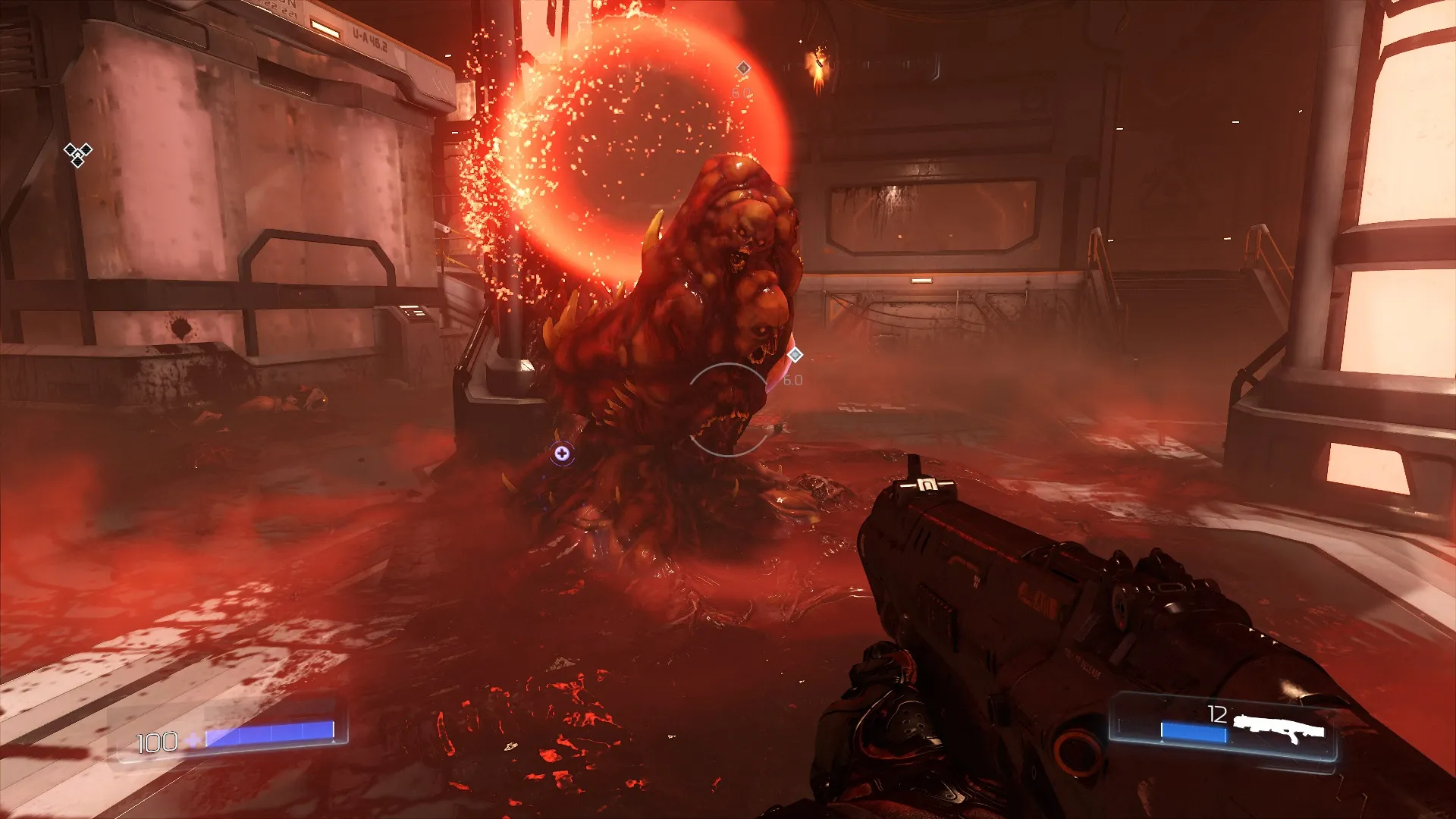Select the diamond waypoint atop the fiery ring
The width and height of the screenshot is (1456, 819).
point(743,68)
